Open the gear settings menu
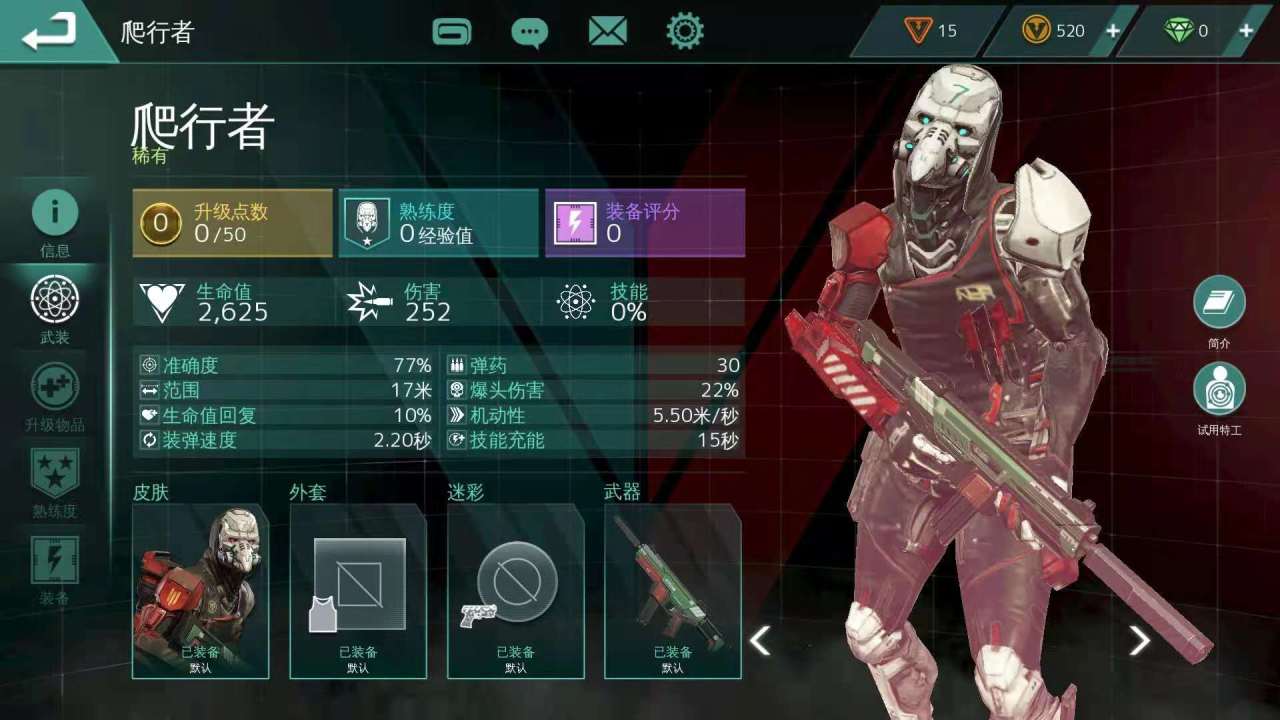Screen dimensions: 1280x720 [685, 32]
